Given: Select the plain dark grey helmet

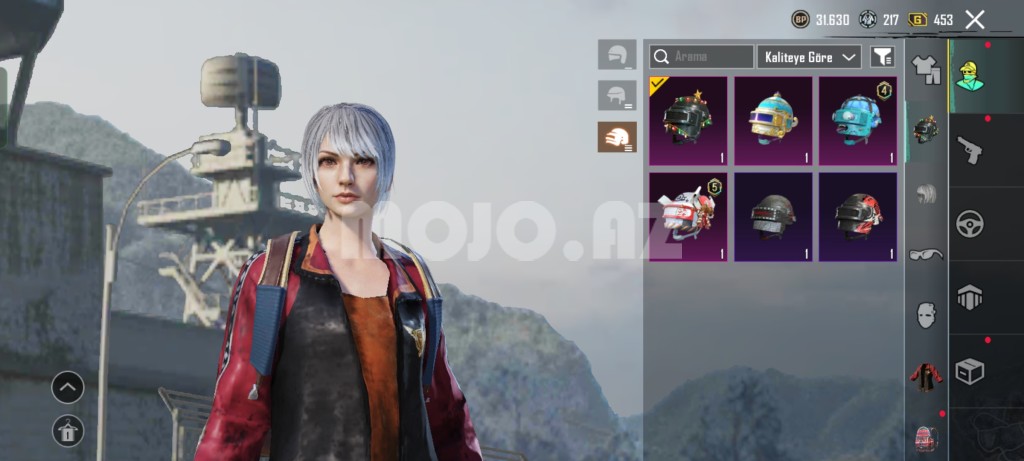Looking at the screenshot, I should coord(773,217).
